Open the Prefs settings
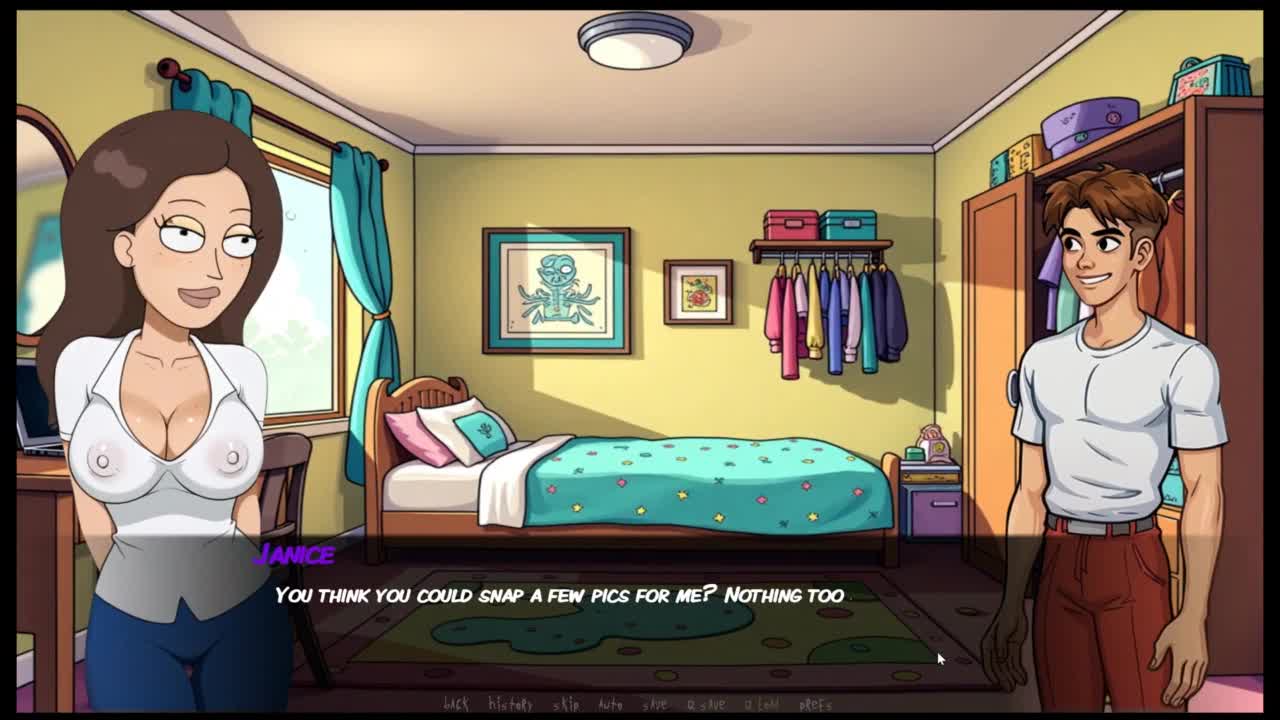Image resolution: width=1280 pixels, height=720 pixels. coord(816,704)
